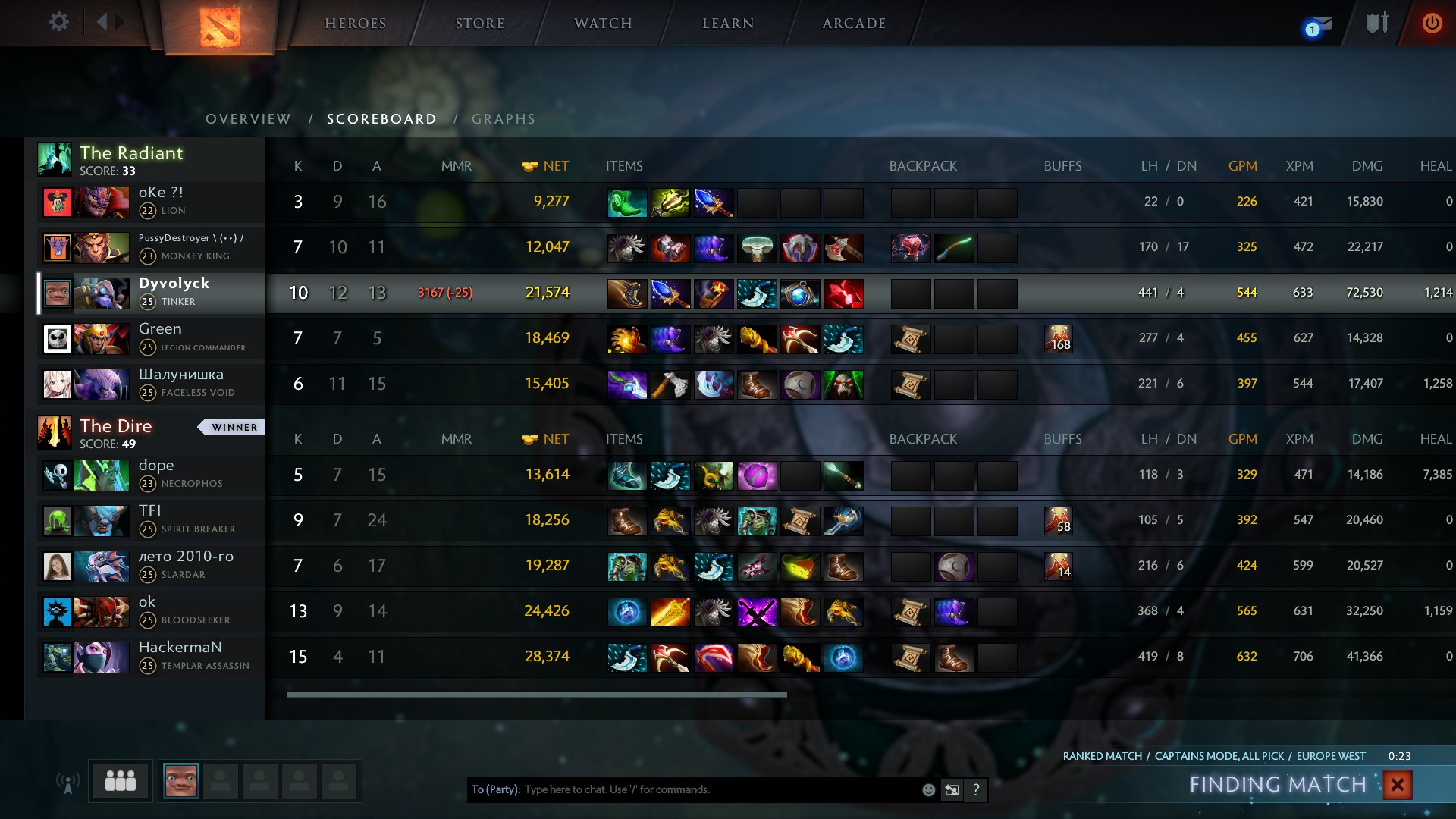Click the party chat text input
Viewport: 1456px width, 819px height.
[720, 789]
